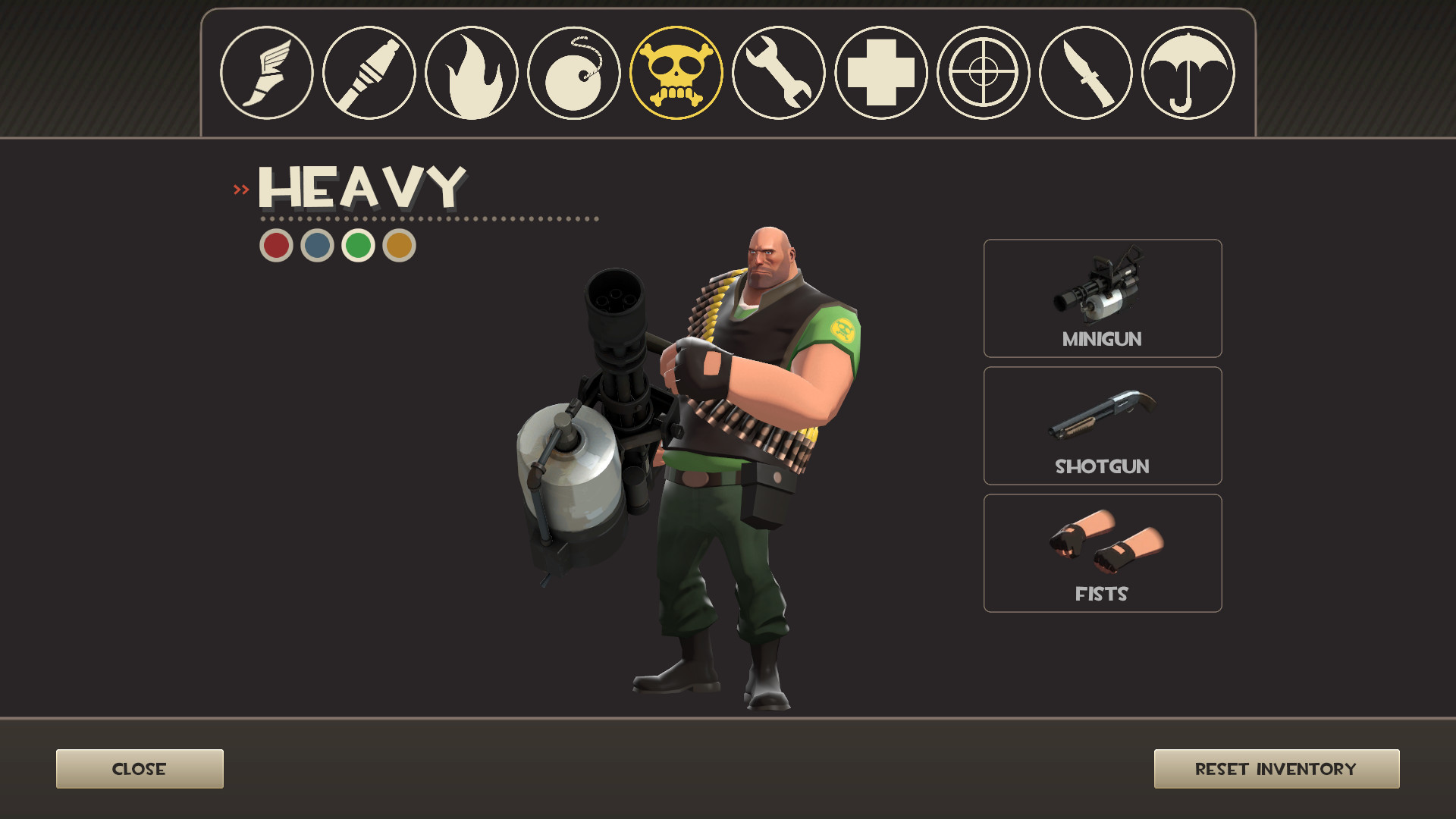The width and height of the screenshot is (1456, 819).
Task: Click the HEAVY class name heading
Action: 360,188
